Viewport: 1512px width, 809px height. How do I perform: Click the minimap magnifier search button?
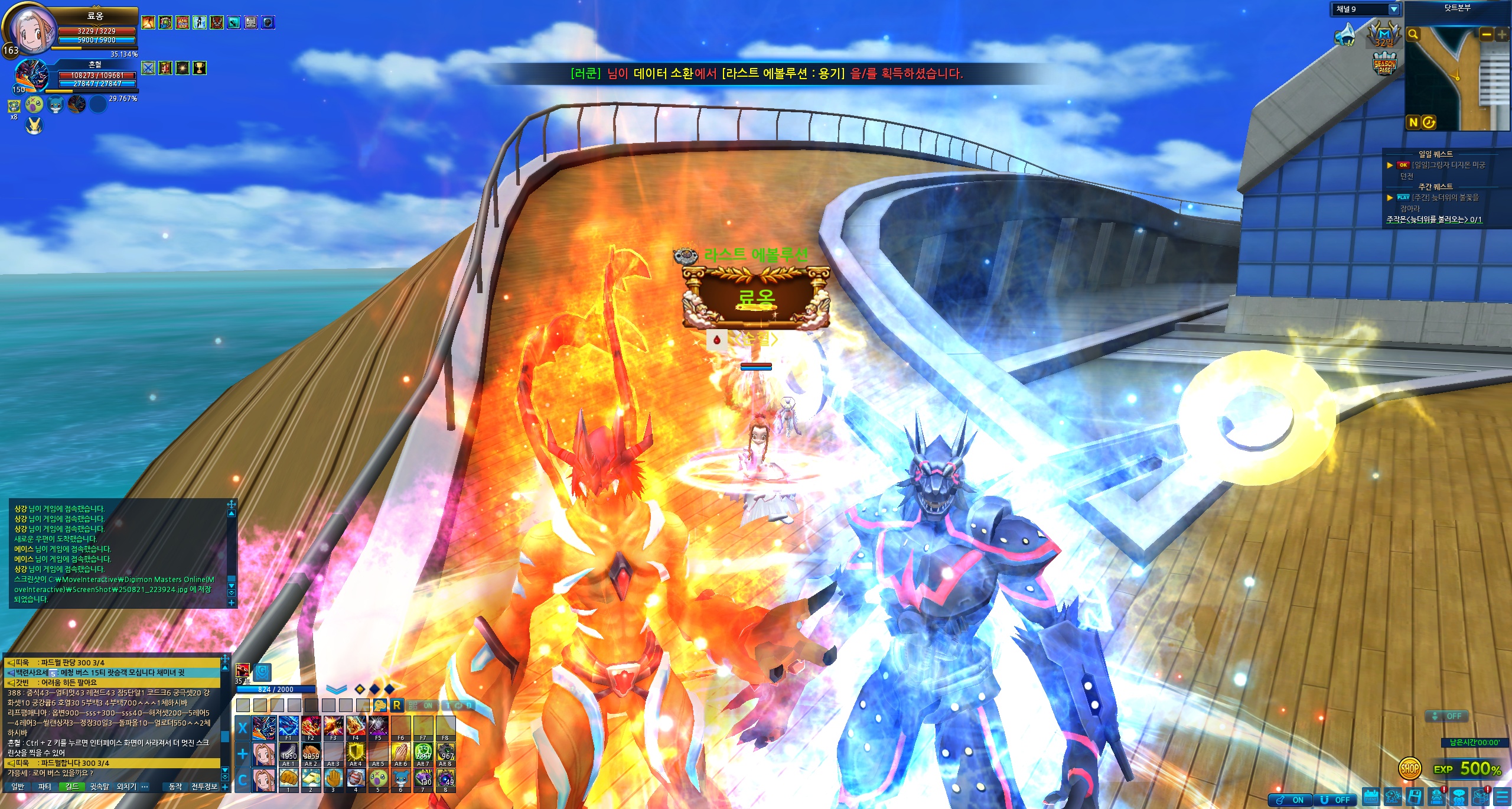1413,34
